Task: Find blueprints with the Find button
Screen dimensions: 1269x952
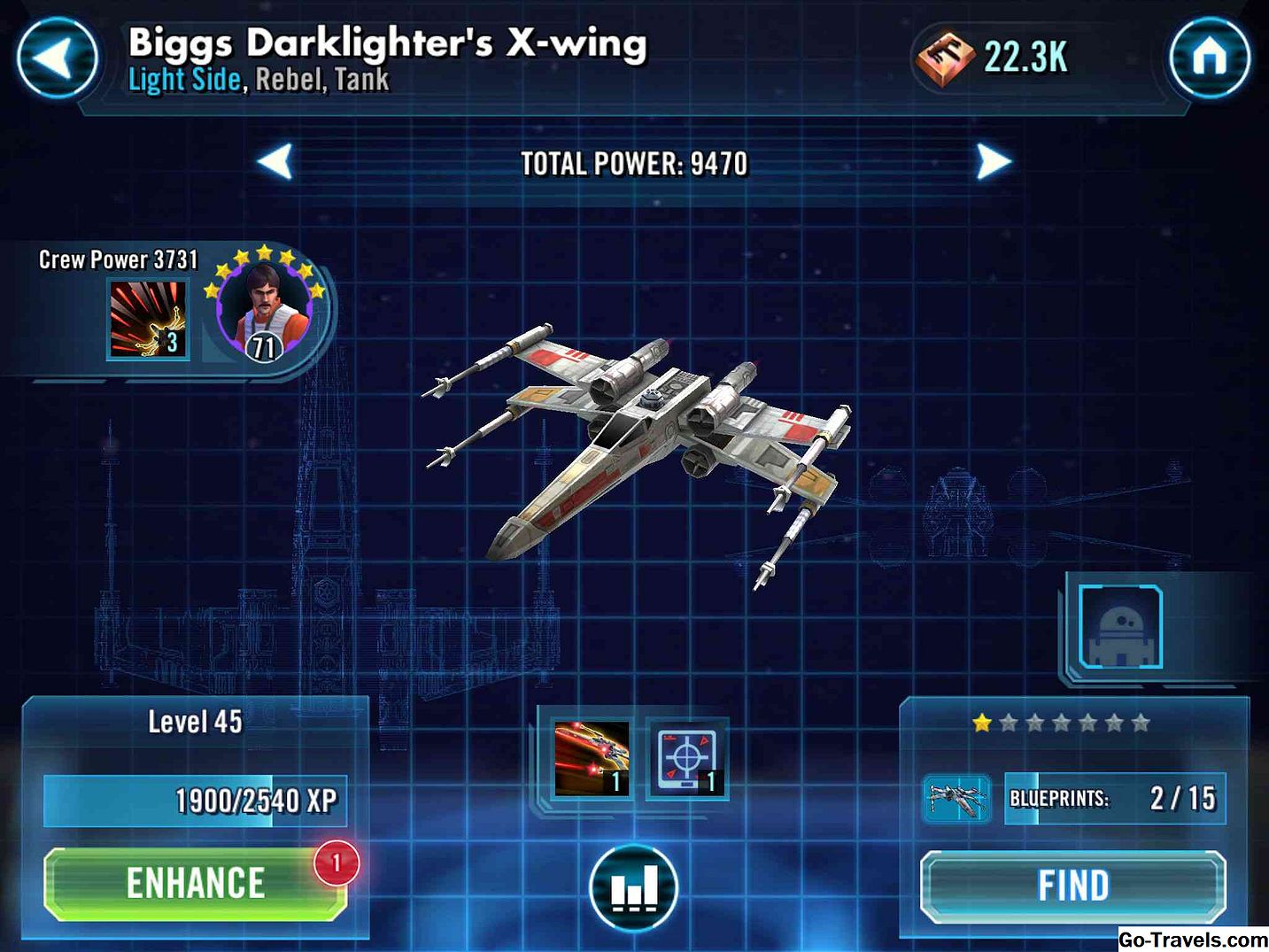Action: coord(1072,886)
